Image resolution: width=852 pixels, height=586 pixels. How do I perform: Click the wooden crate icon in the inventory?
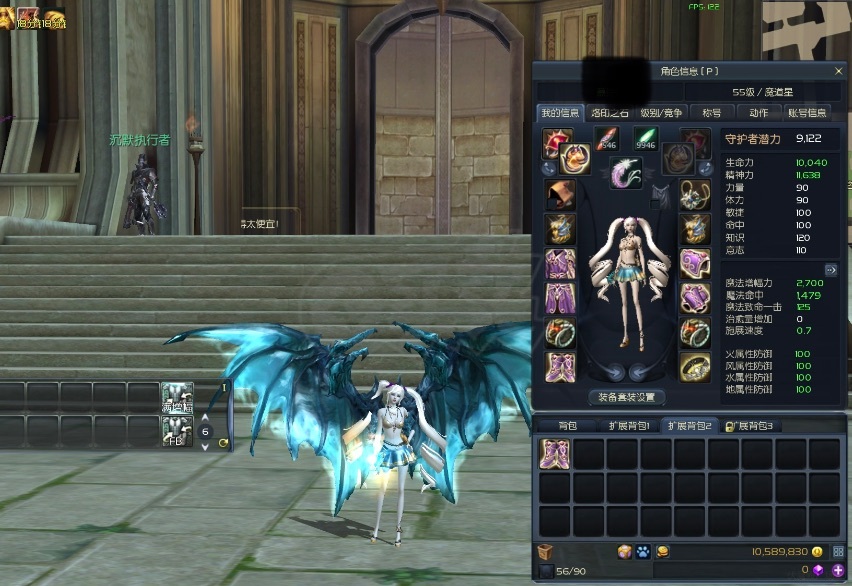[x=545, y=551]
